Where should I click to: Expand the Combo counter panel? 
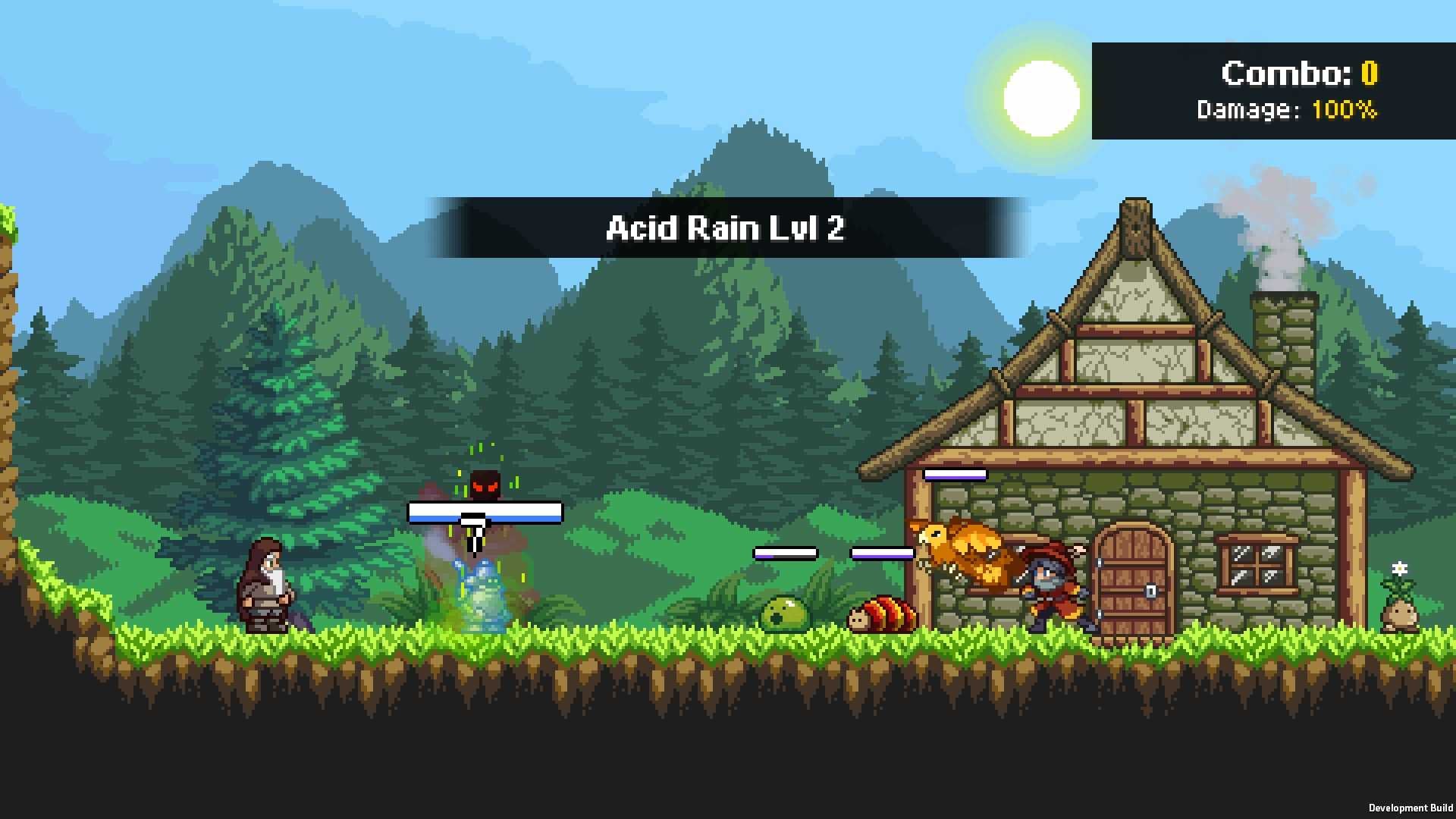[1274, 91]
